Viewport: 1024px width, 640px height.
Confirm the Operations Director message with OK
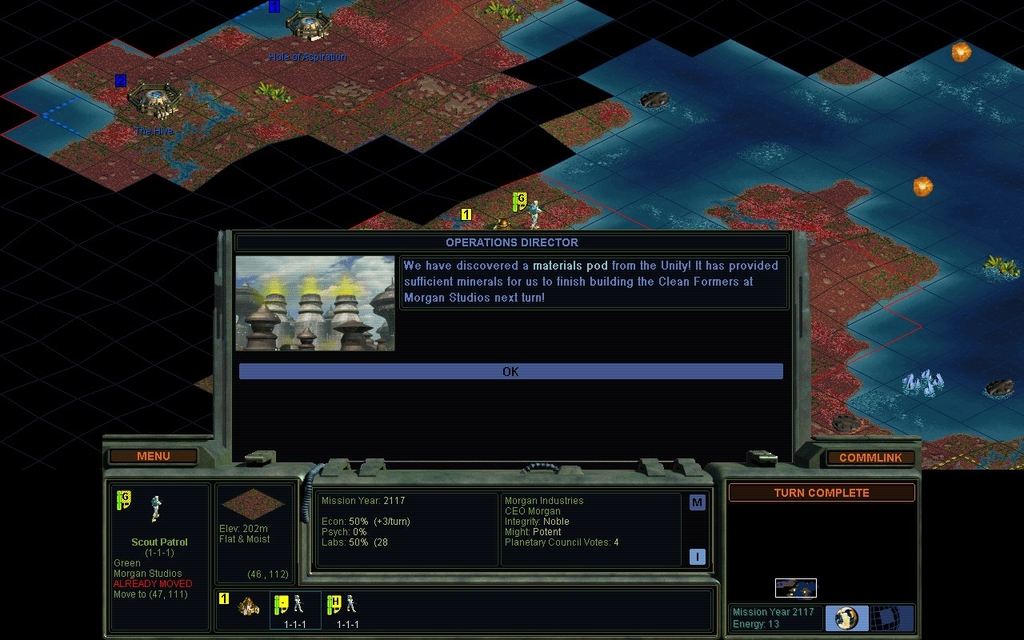[510, 371]
